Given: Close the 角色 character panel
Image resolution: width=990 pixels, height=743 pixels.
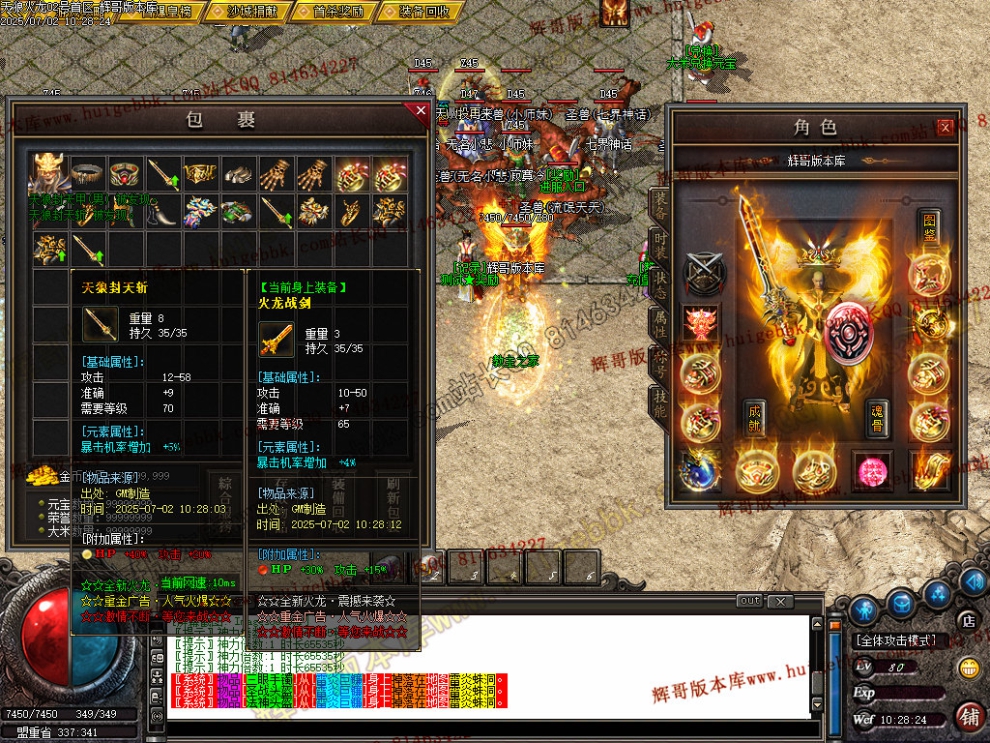Looking at the screenshot, I should pos(945,127).
